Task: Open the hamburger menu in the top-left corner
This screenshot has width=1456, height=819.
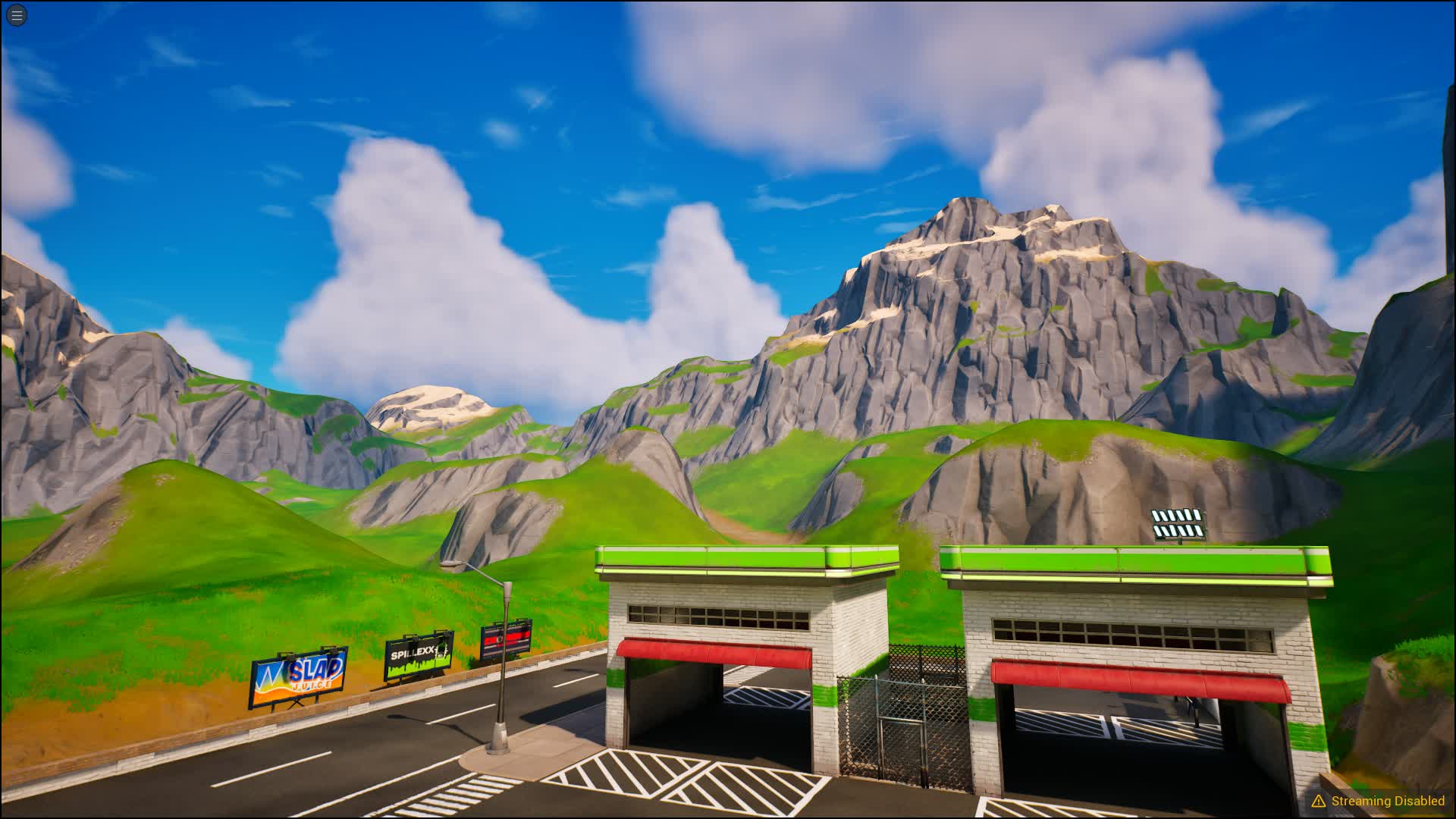Action: (x=16, y=16)
